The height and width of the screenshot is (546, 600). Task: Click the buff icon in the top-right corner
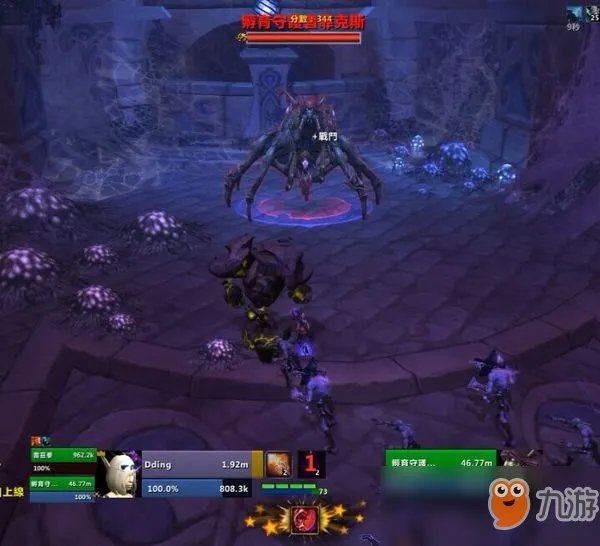point(575,12)
